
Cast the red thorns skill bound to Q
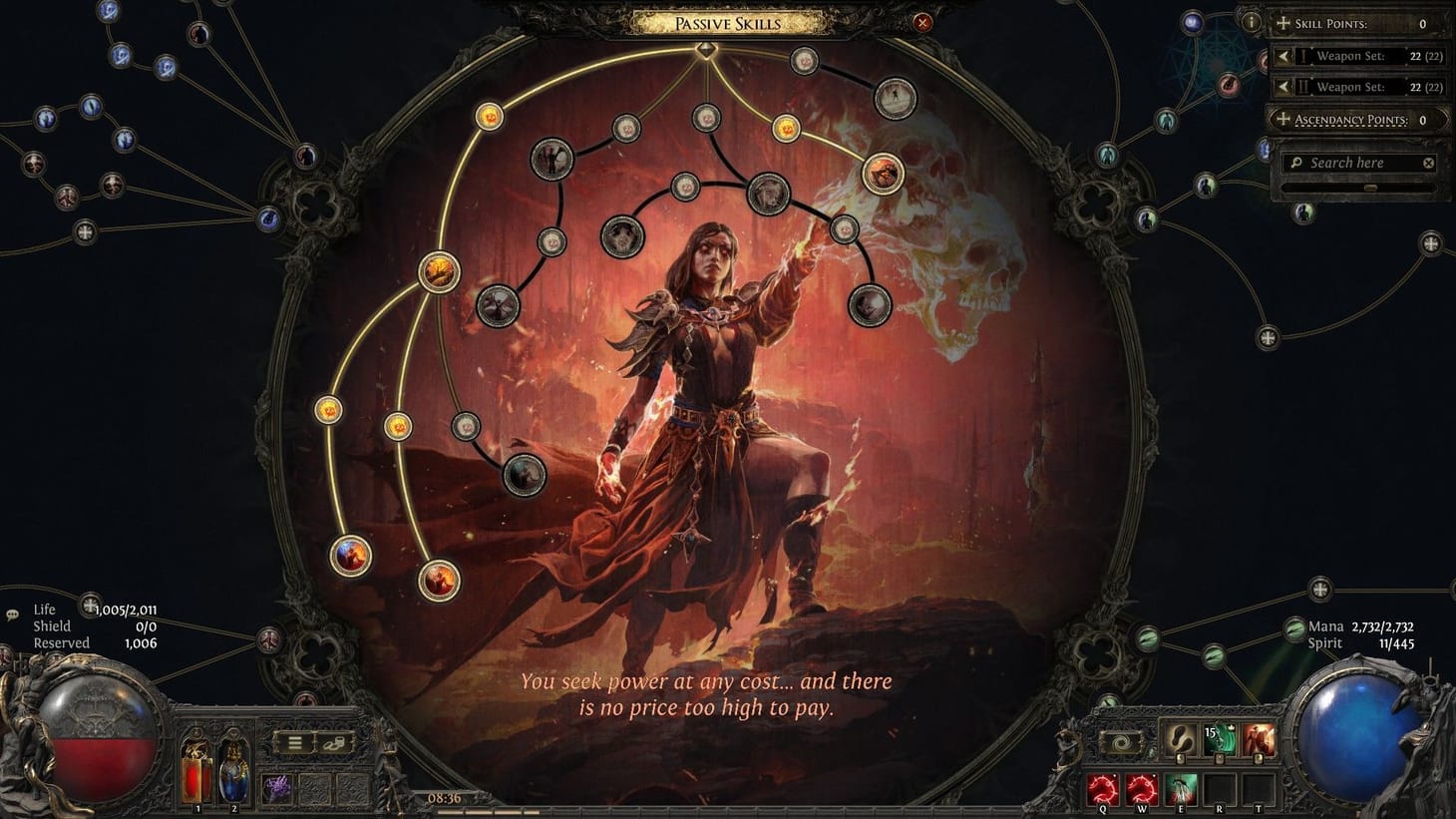pos(1103,789)
